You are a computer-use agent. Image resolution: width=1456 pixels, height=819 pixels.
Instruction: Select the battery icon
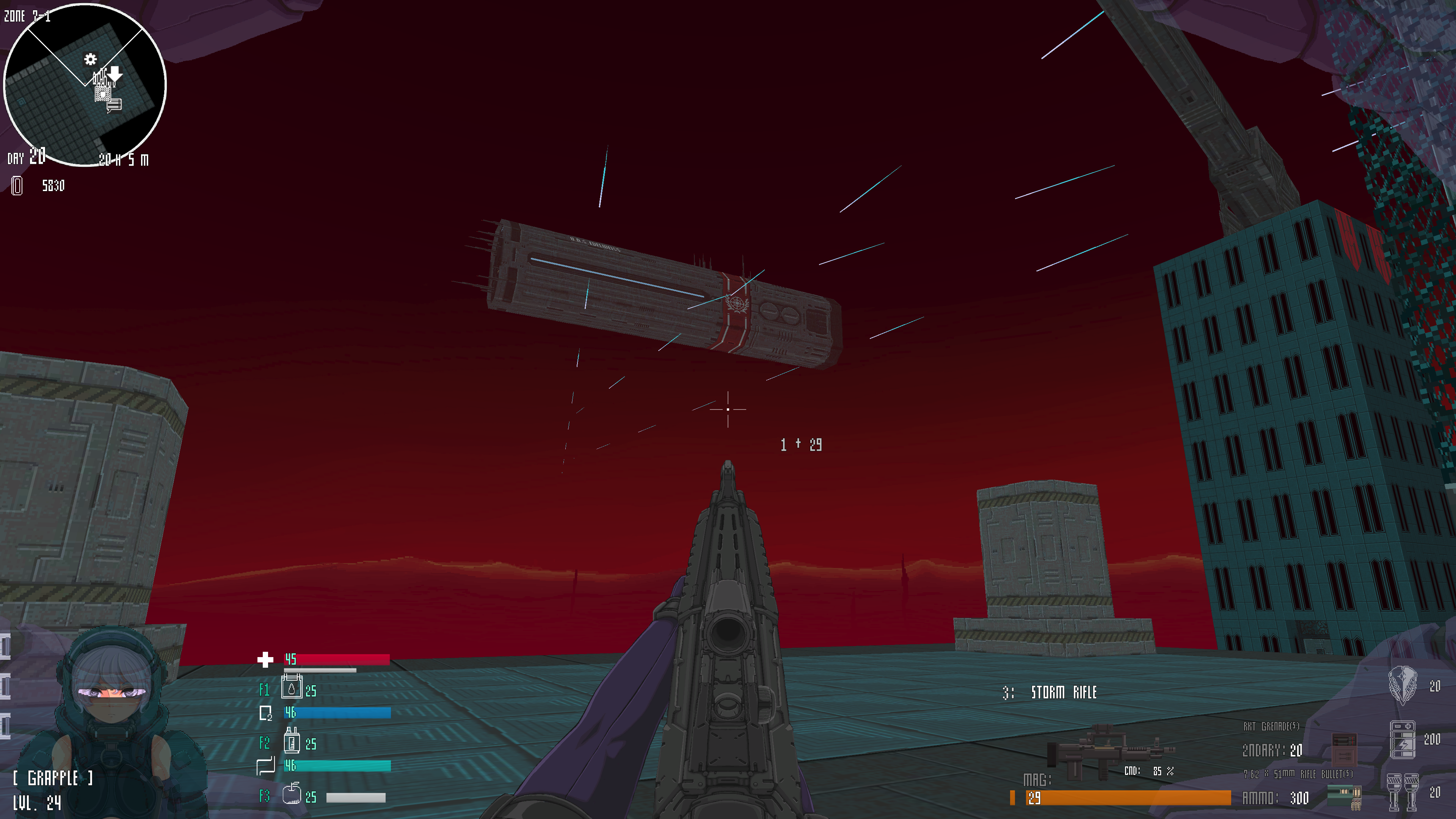click(x=1402, y=739)
